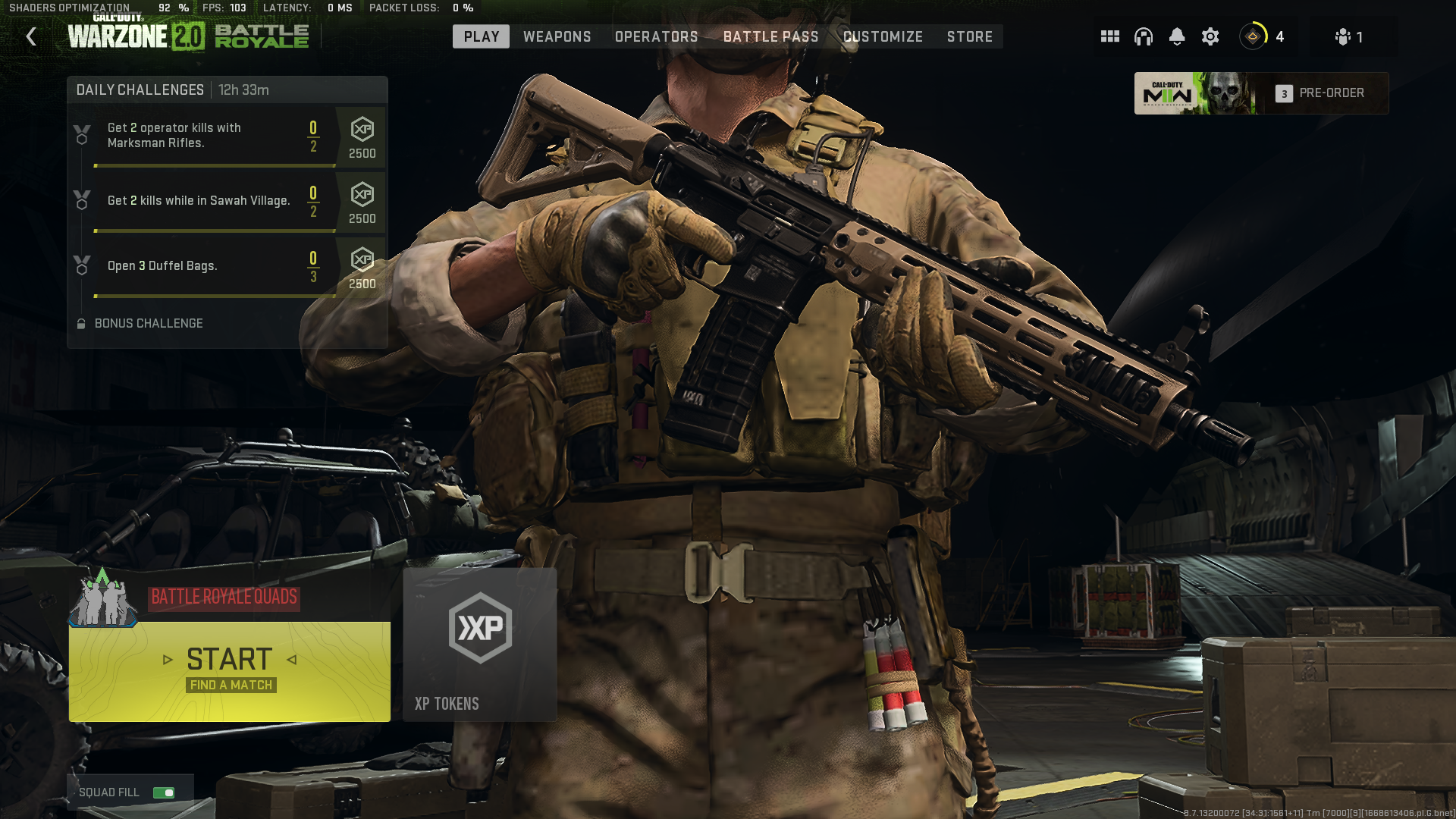Screen dimensions: 1456x819
Task: Open the player rank token badge
Action: point(1254,36)
